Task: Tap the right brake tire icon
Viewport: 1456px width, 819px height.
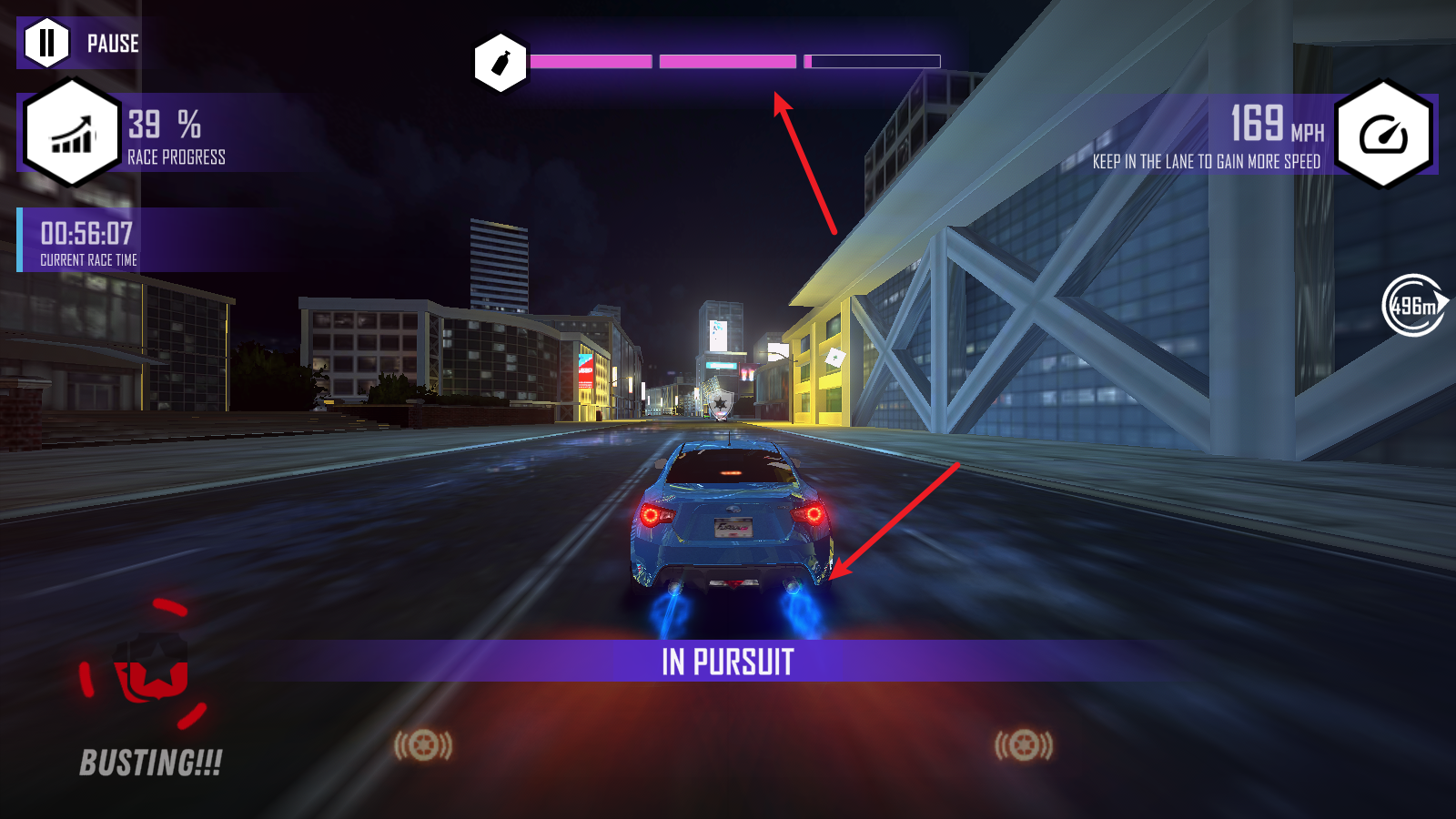Action: tap(1024, 746)
